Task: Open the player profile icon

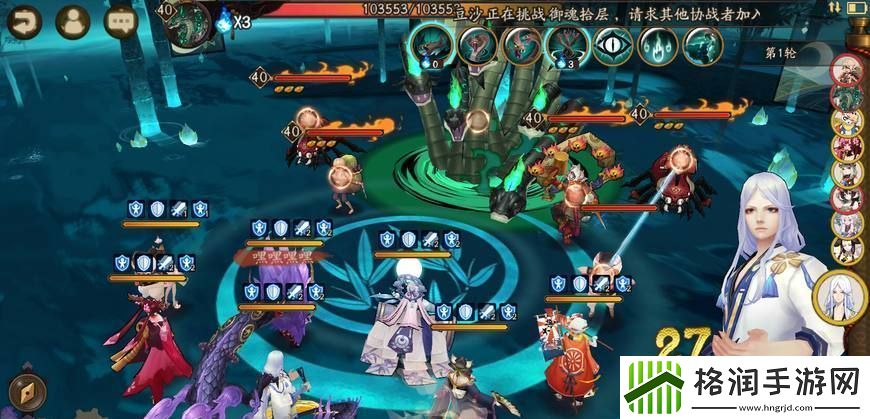Action: tap(72, 20)
